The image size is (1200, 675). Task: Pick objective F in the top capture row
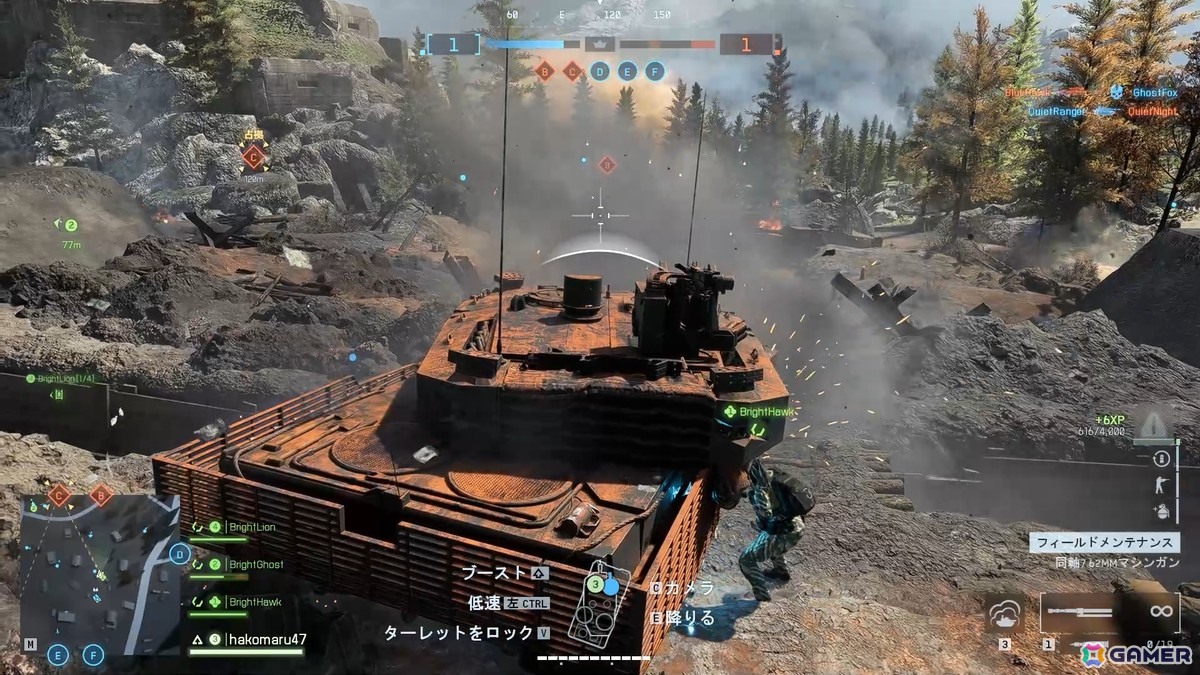655,71
